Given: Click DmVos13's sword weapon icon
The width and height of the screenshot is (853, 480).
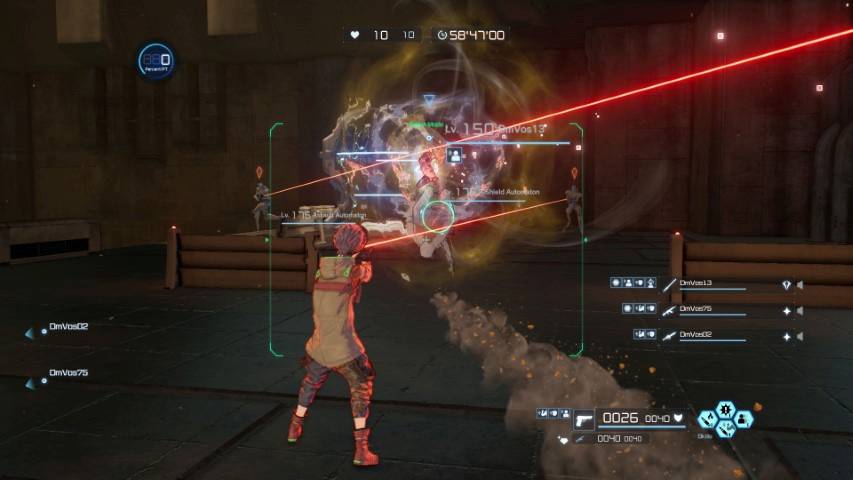Looking at the screenshot, I should click(x=669, y=284).
